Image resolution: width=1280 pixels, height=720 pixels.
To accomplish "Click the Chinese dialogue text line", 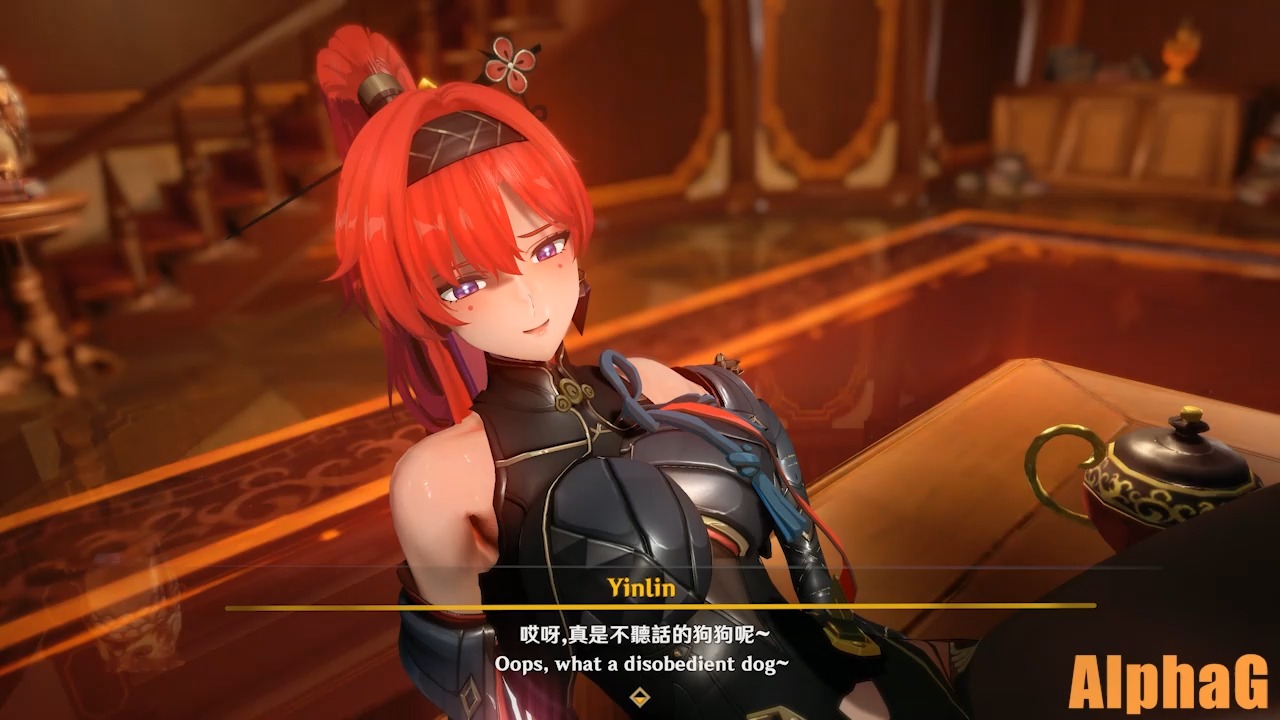I will [640, 629].
